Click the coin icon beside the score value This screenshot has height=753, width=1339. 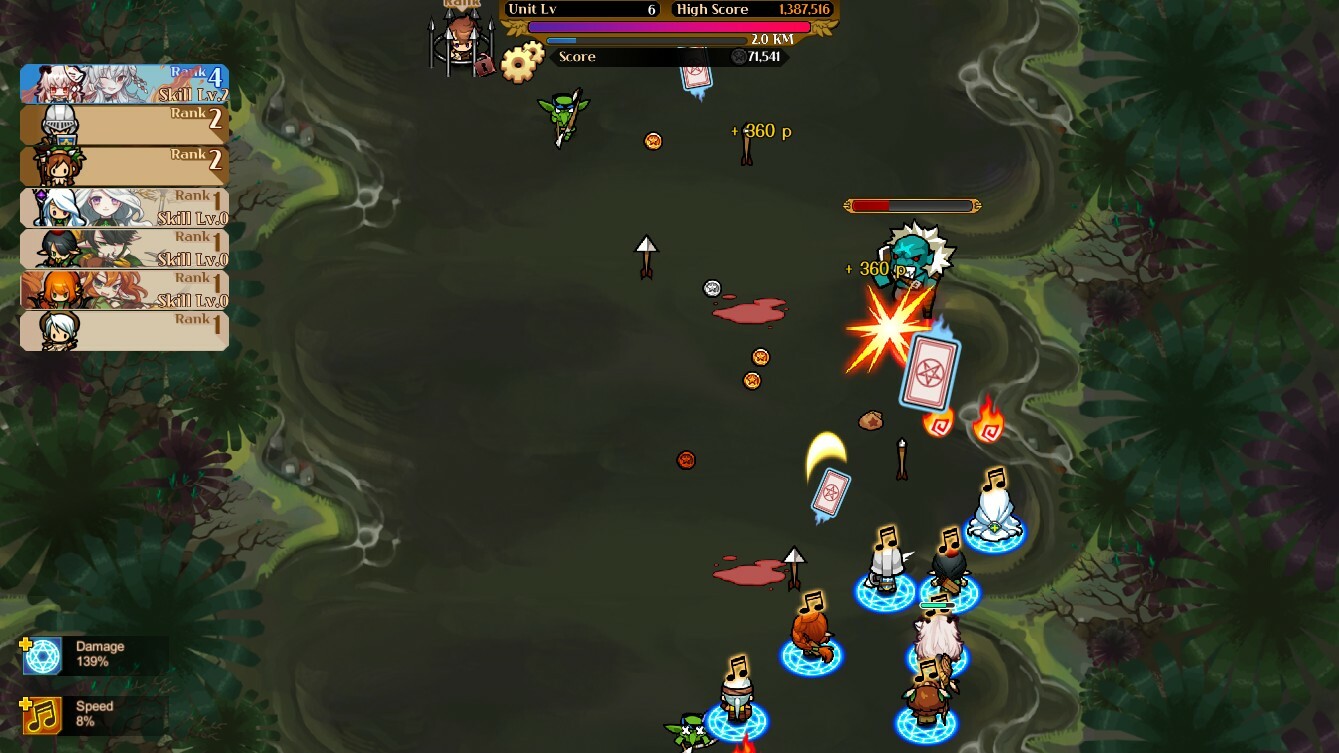tap(739, 57)
